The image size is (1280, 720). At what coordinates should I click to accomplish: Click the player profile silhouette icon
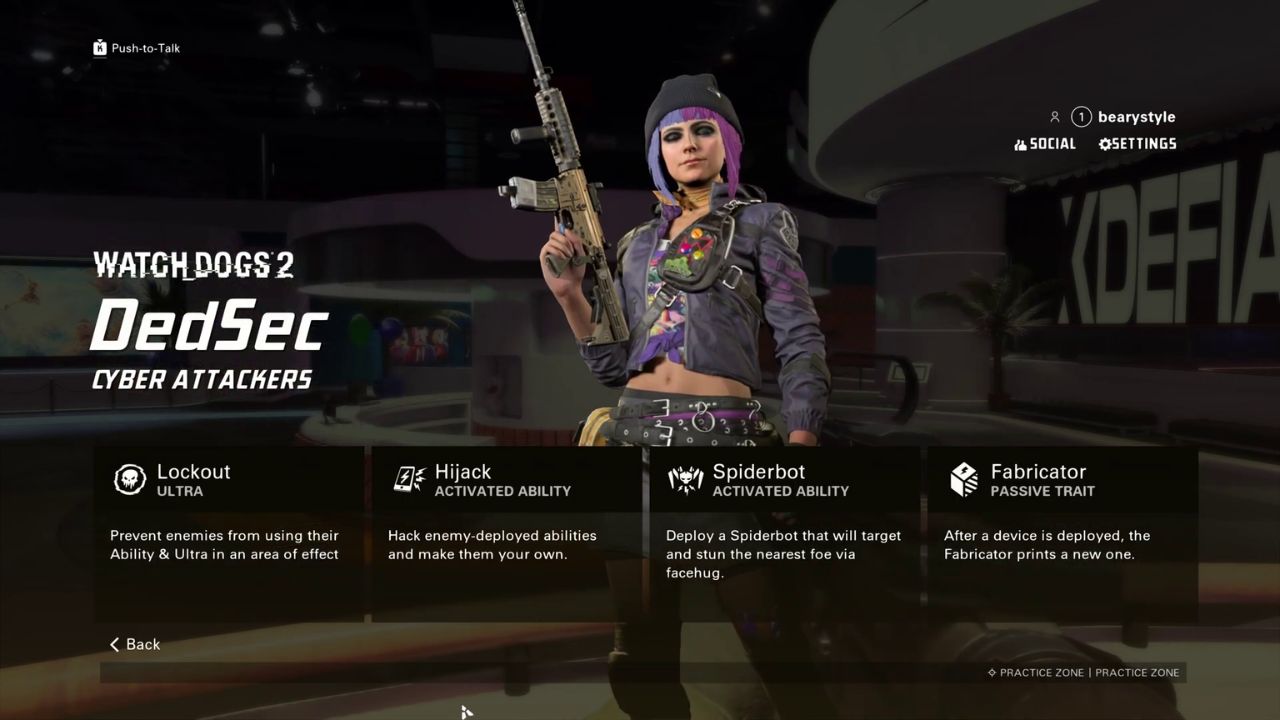(1054, 116)
